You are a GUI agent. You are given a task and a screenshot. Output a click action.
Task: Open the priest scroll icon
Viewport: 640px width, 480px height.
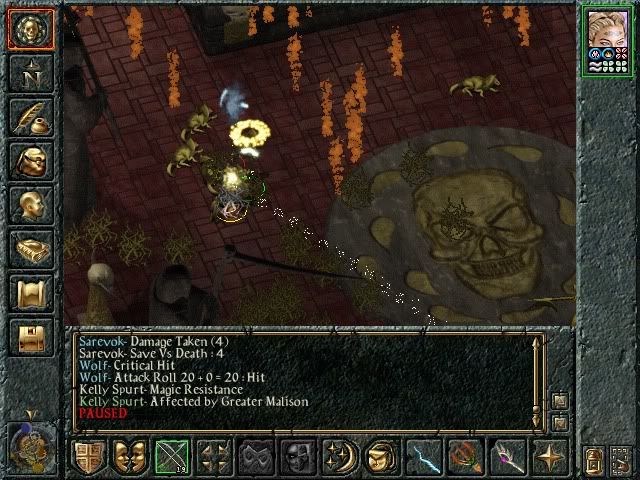click(x=31, y=293)
